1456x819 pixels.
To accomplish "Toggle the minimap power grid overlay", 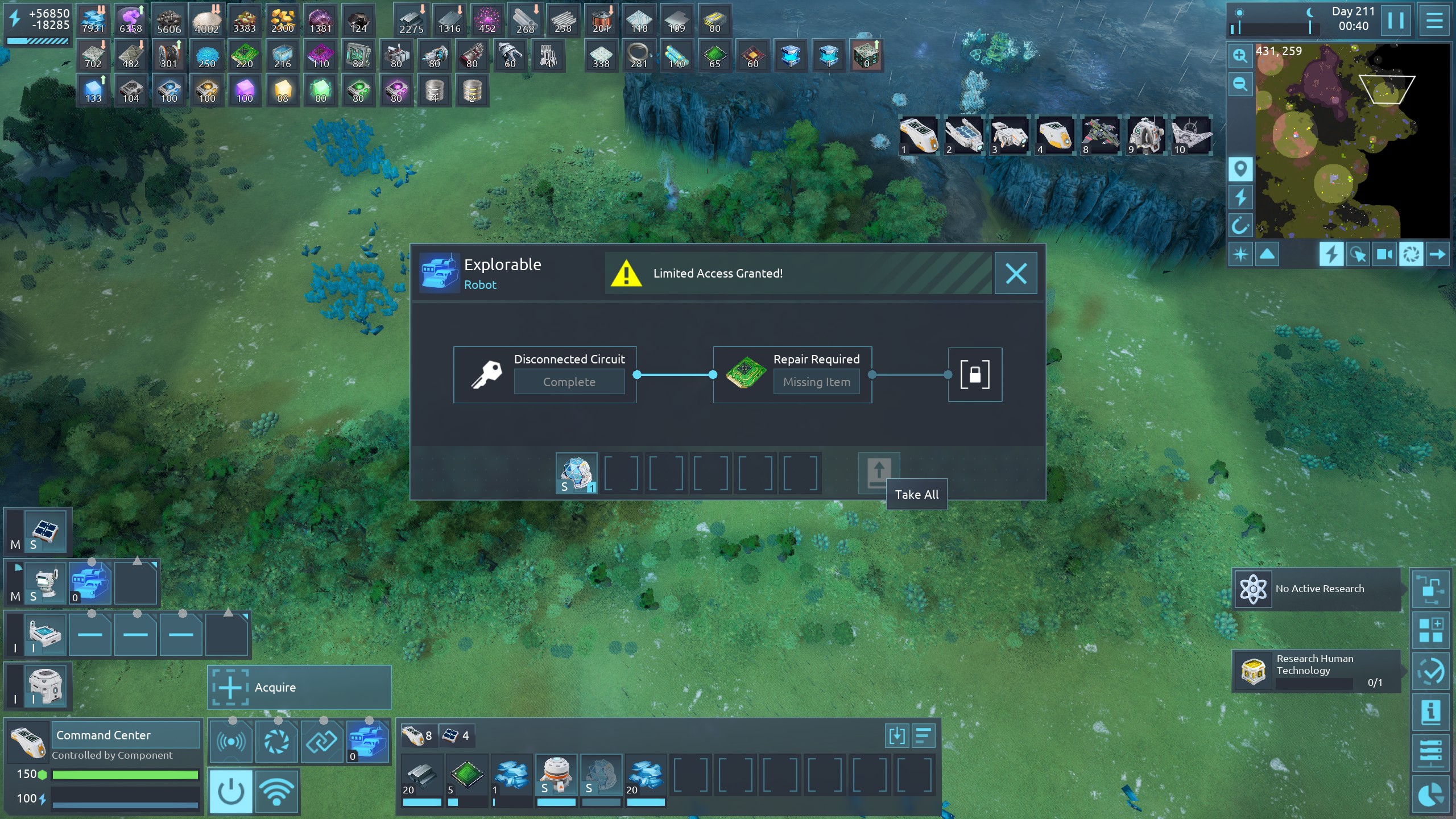I will coord(1331,254).
